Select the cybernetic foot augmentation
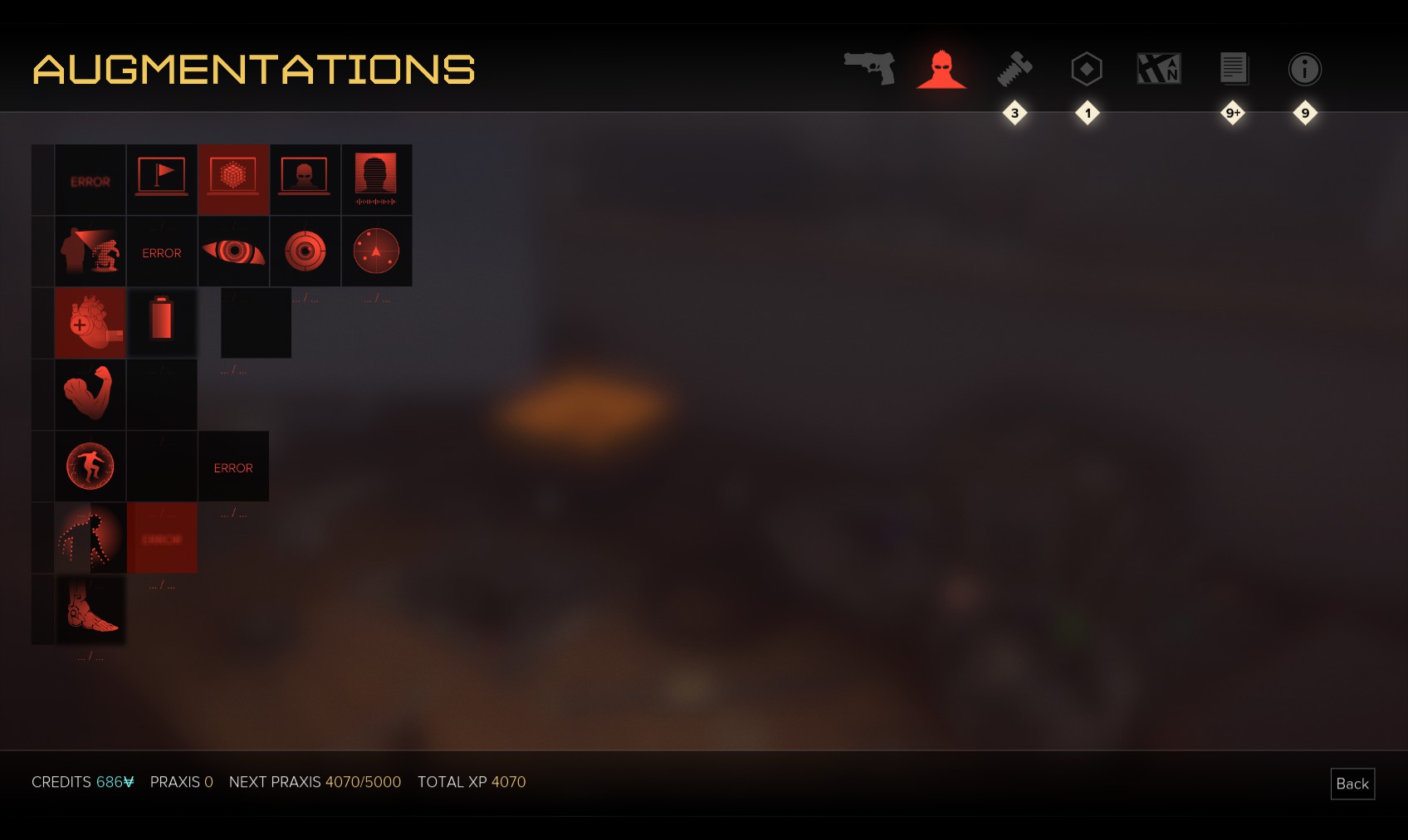This screenshot has height=840, width=1408. coord(90,609)
